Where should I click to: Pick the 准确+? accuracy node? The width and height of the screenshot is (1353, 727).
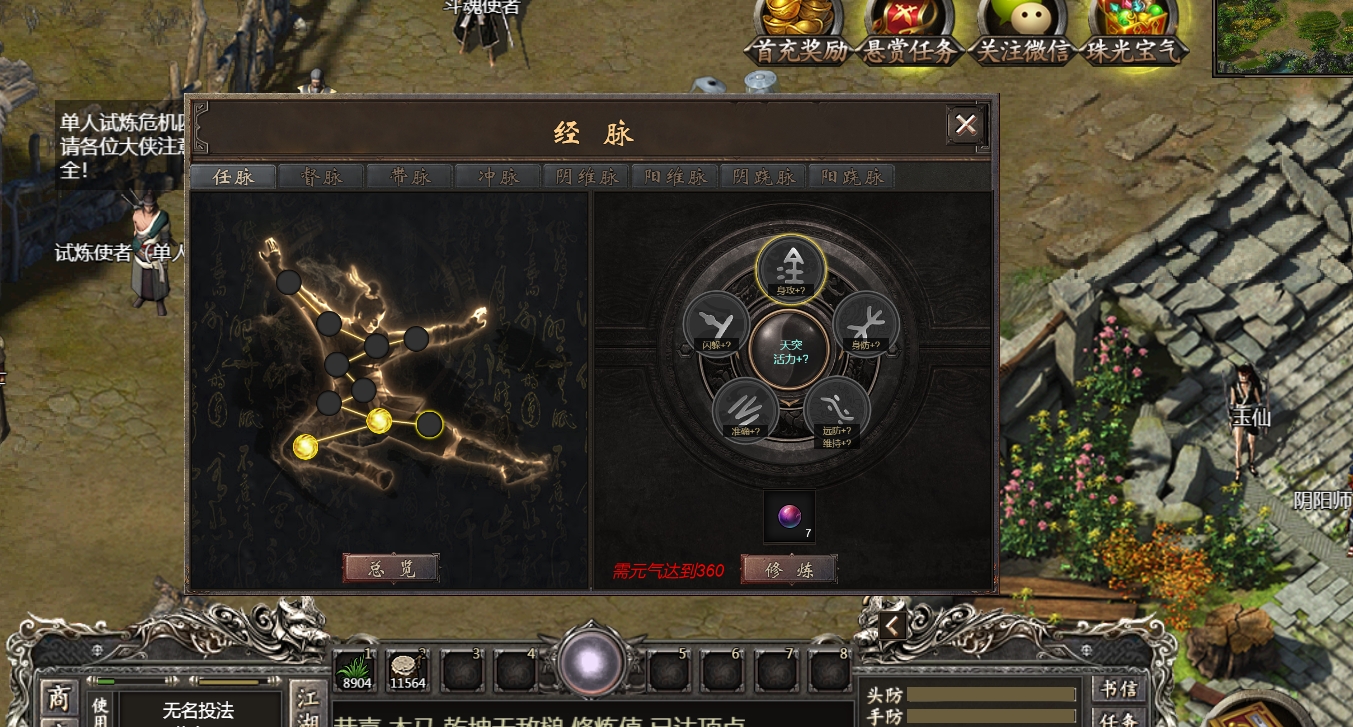pos(745,409)
